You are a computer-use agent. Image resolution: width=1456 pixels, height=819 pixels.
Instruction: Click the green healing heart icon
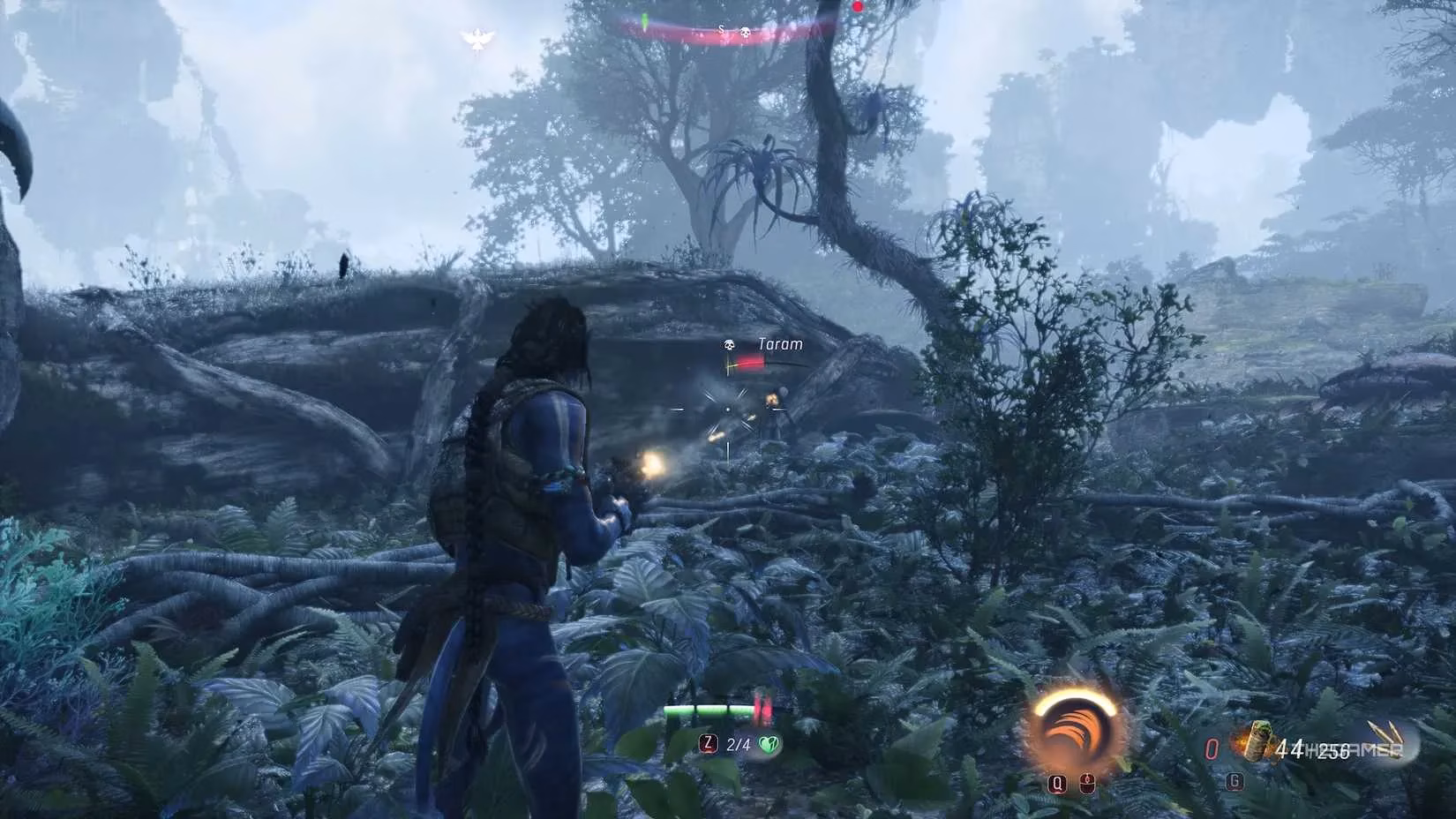click(769, 744)
